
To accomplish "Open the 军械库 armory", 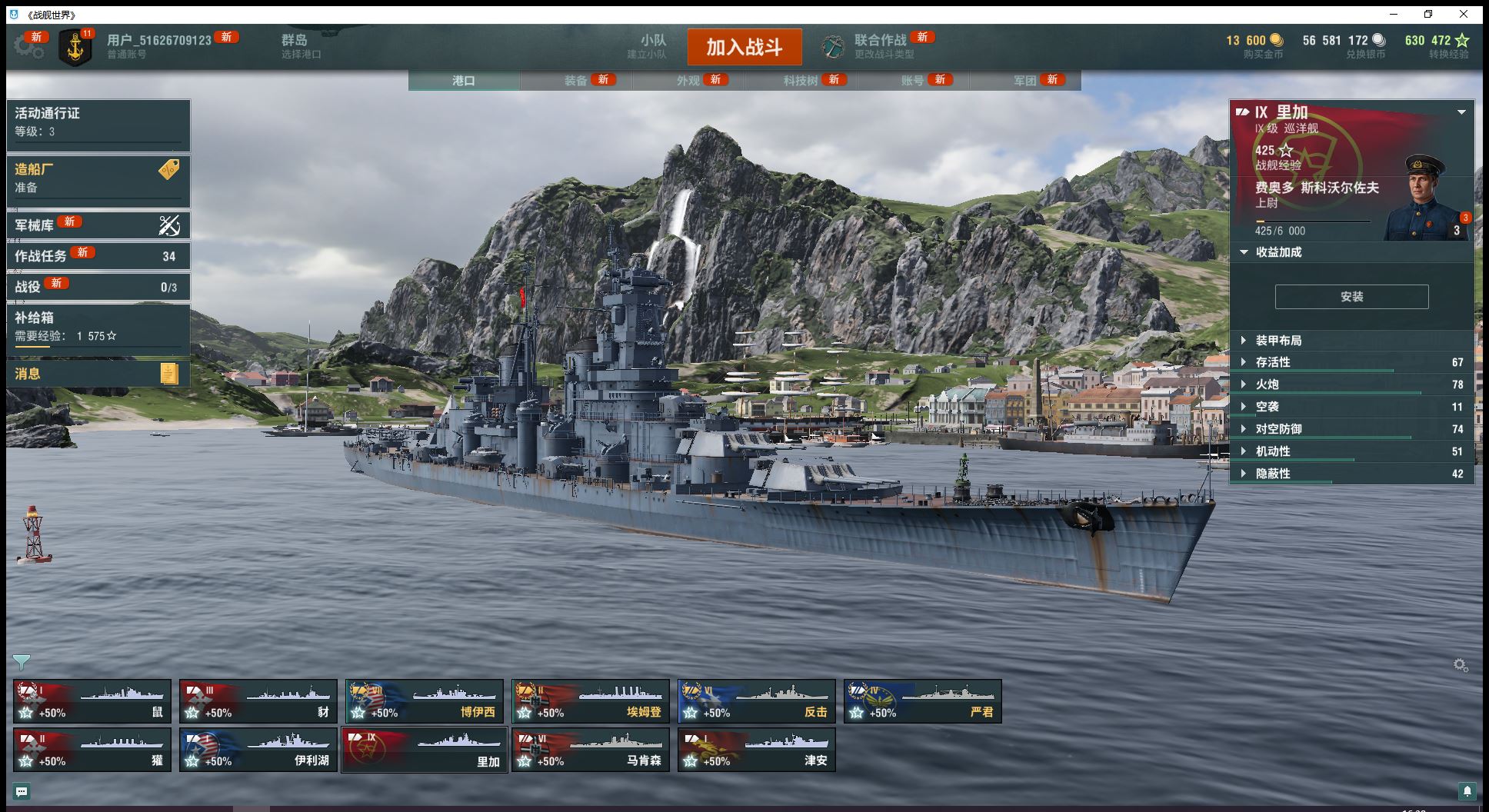I will 98,225.
